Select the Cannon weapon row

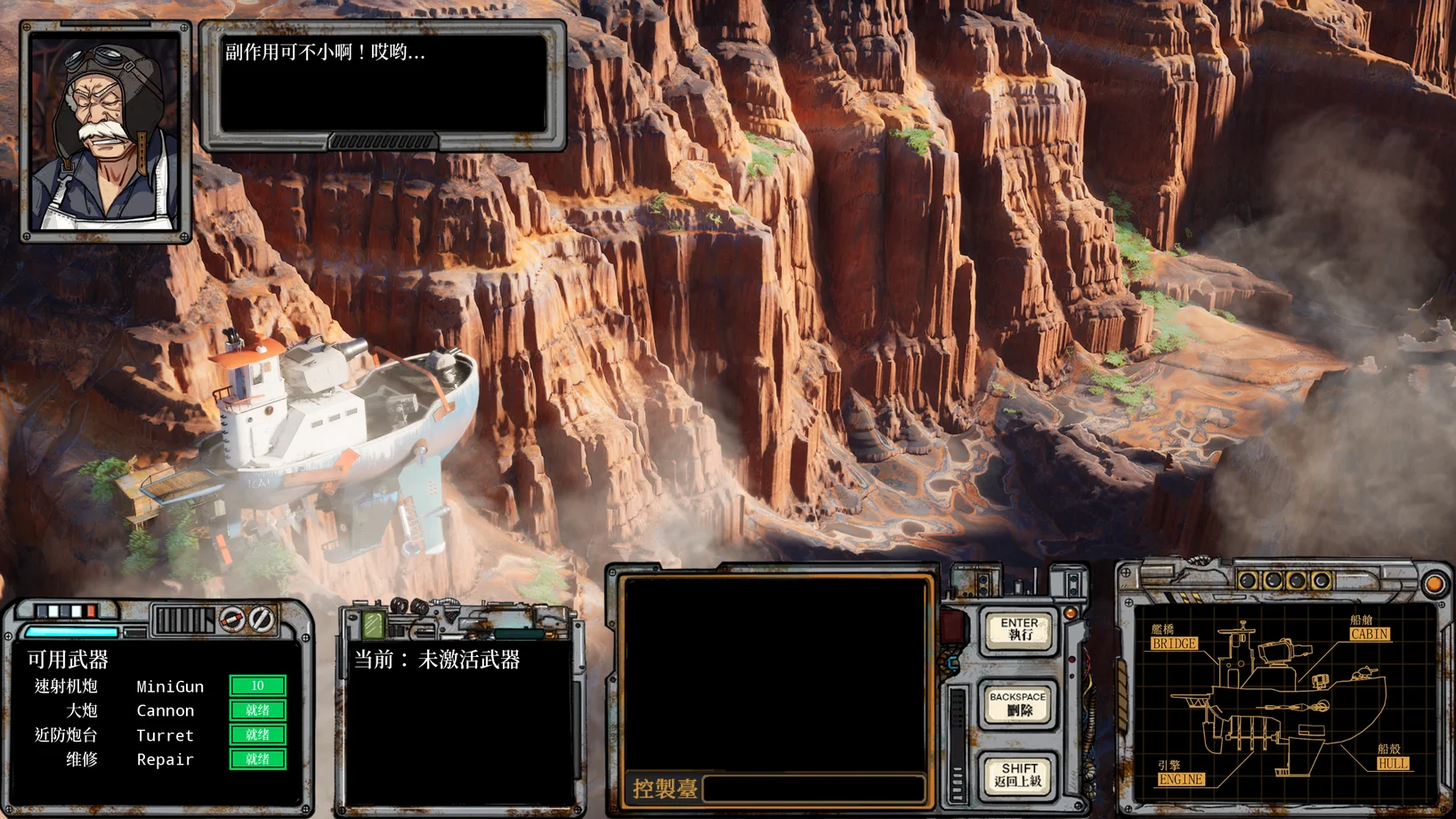160,710
